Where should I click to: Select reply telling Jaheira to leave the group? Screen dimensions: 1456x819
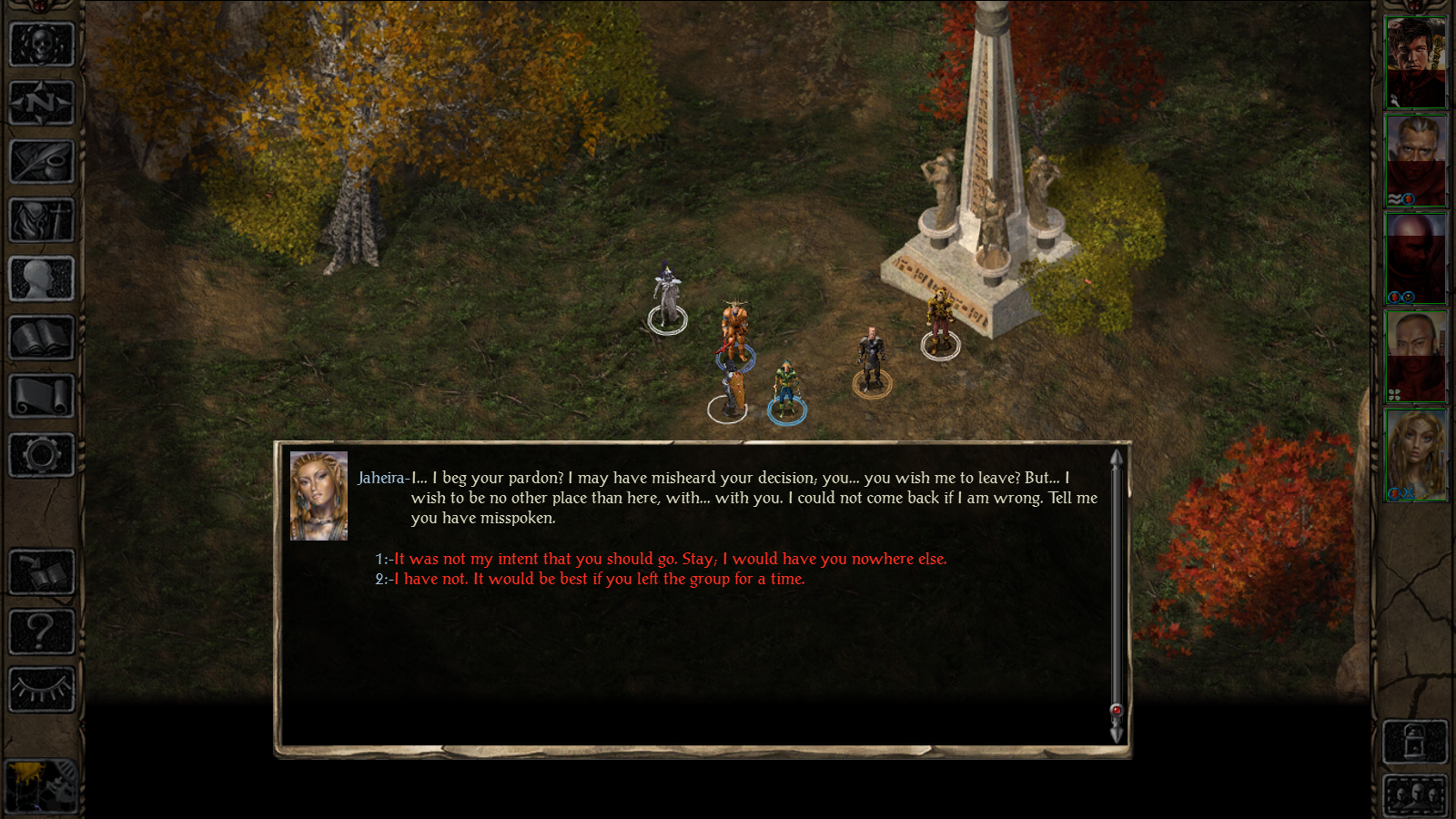pyautogui.click(x=599, y=579)
